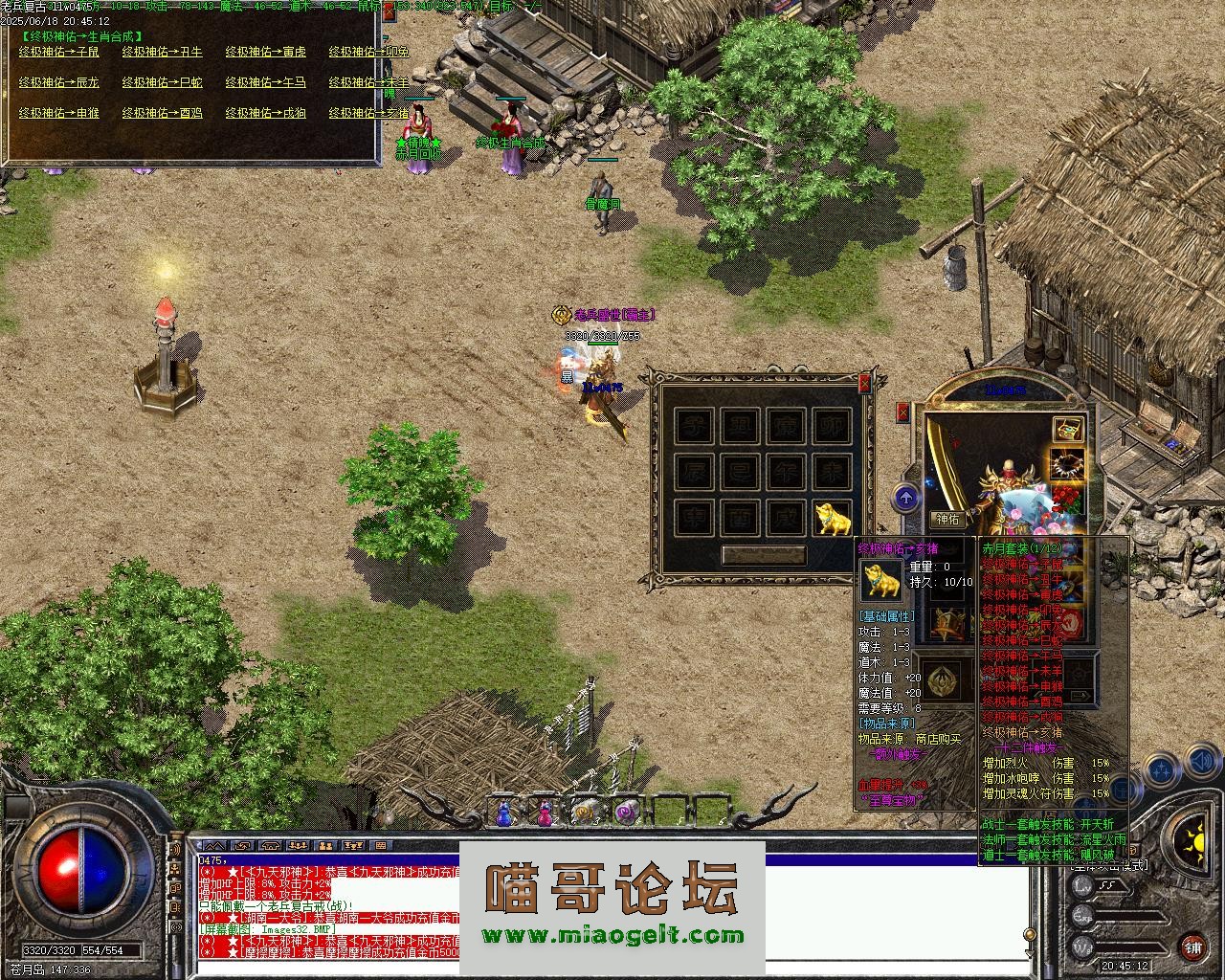The height and width of the screenshot is (980, 1225).
Task: Select the 终极神佑→子鼠 synthesis link
Action: (59, 52)
